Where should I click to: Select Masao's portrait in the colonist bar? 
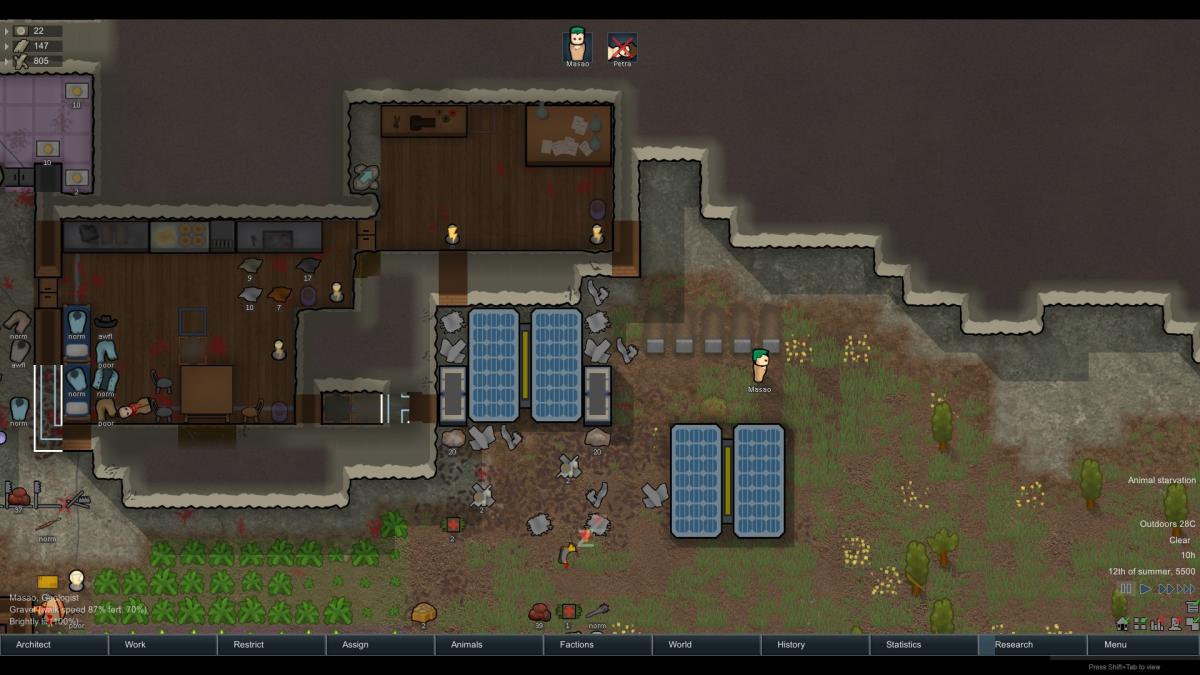[x=577, y=46]
